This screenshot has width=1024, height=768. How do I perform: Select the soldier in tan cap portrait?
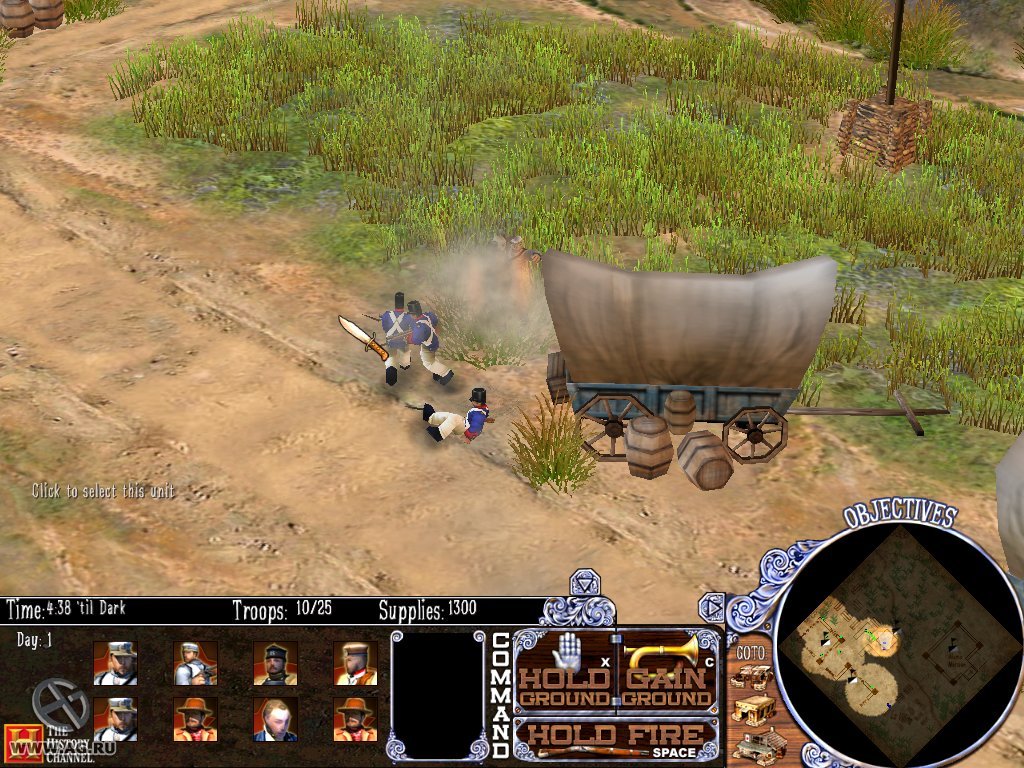pyautogui.click(x=355, y=662)
